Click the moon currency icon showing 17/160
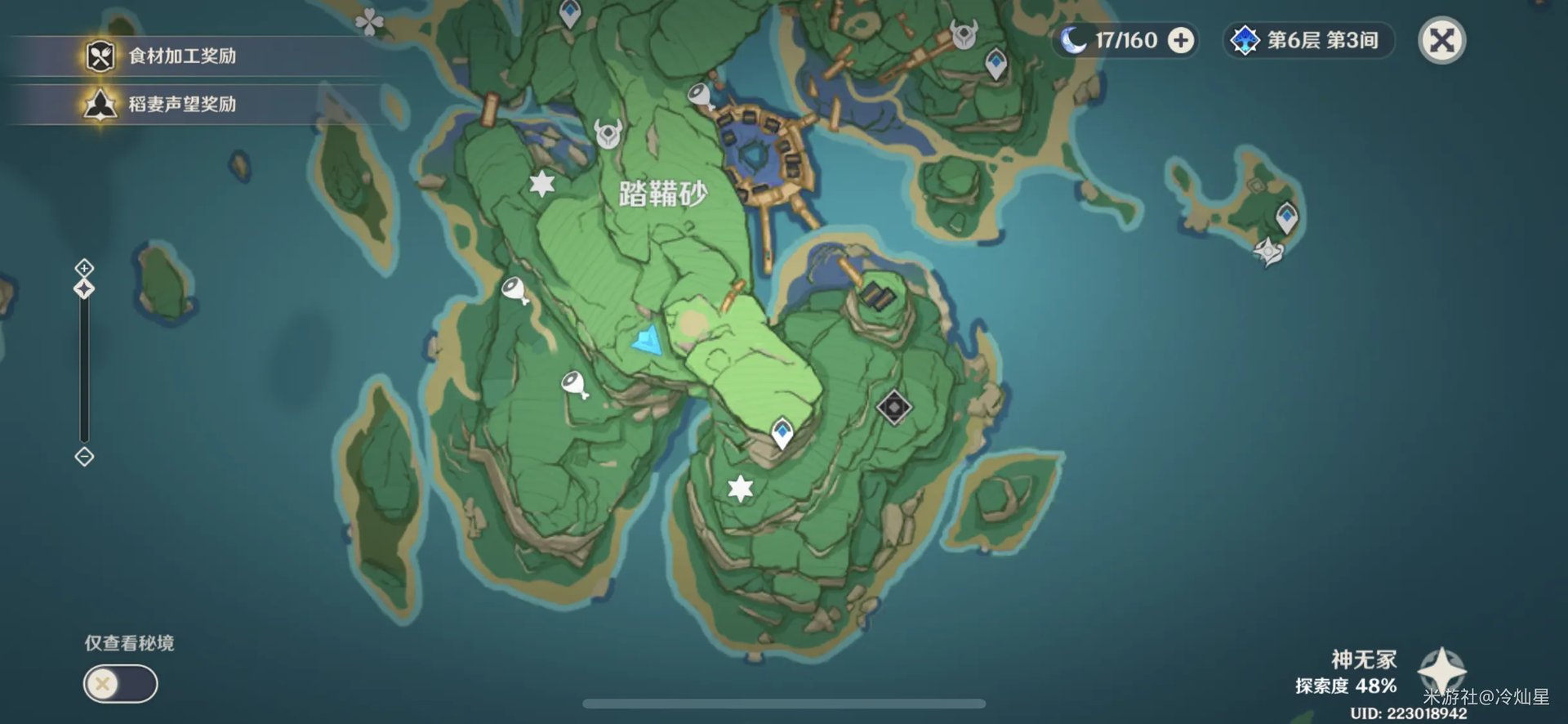The height and width of the screenshot is (724, 1568). click(x=1074, y=40)
